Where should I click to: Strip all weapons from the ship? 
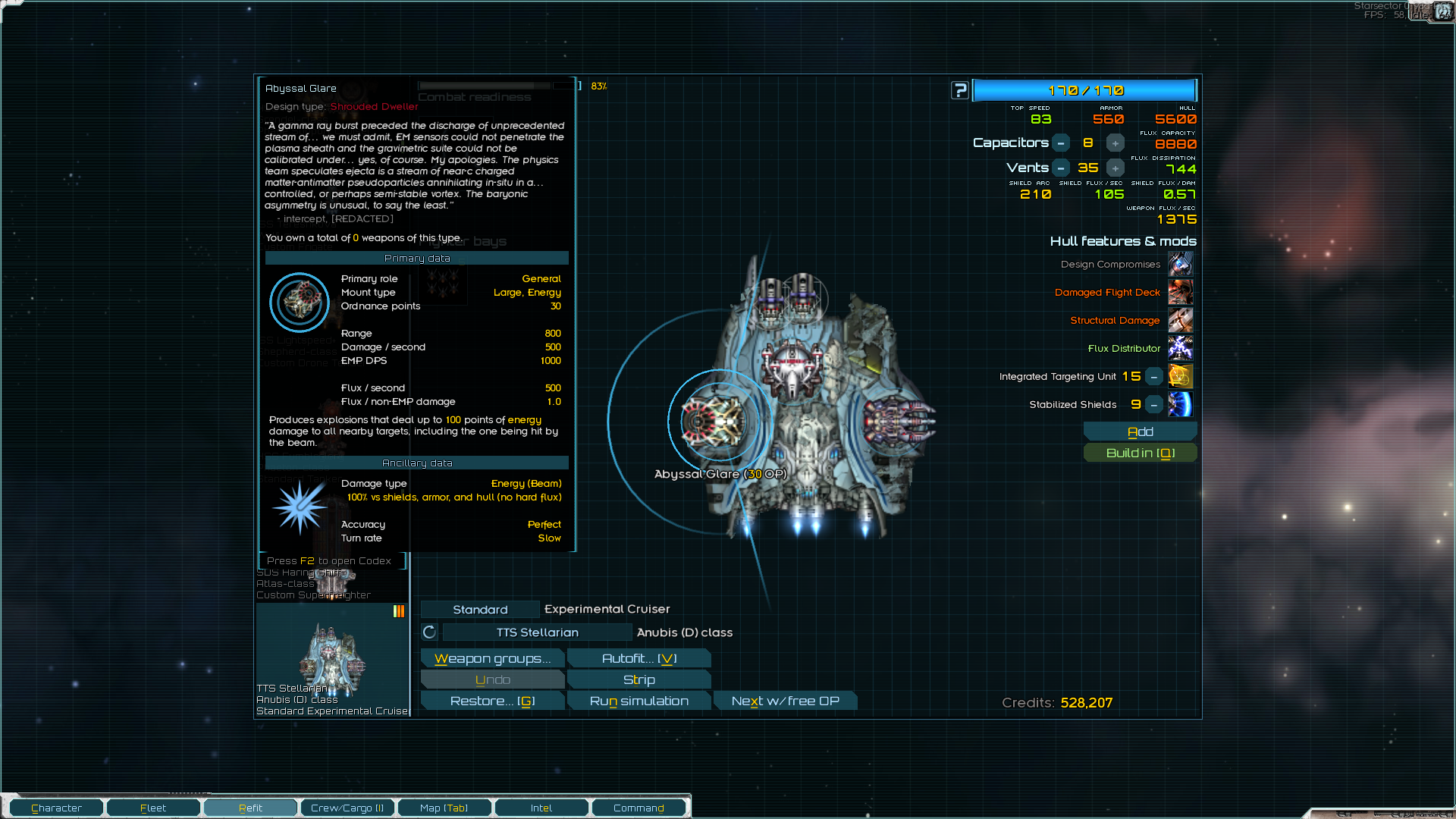pyautogui.click(x=639, y=679)
